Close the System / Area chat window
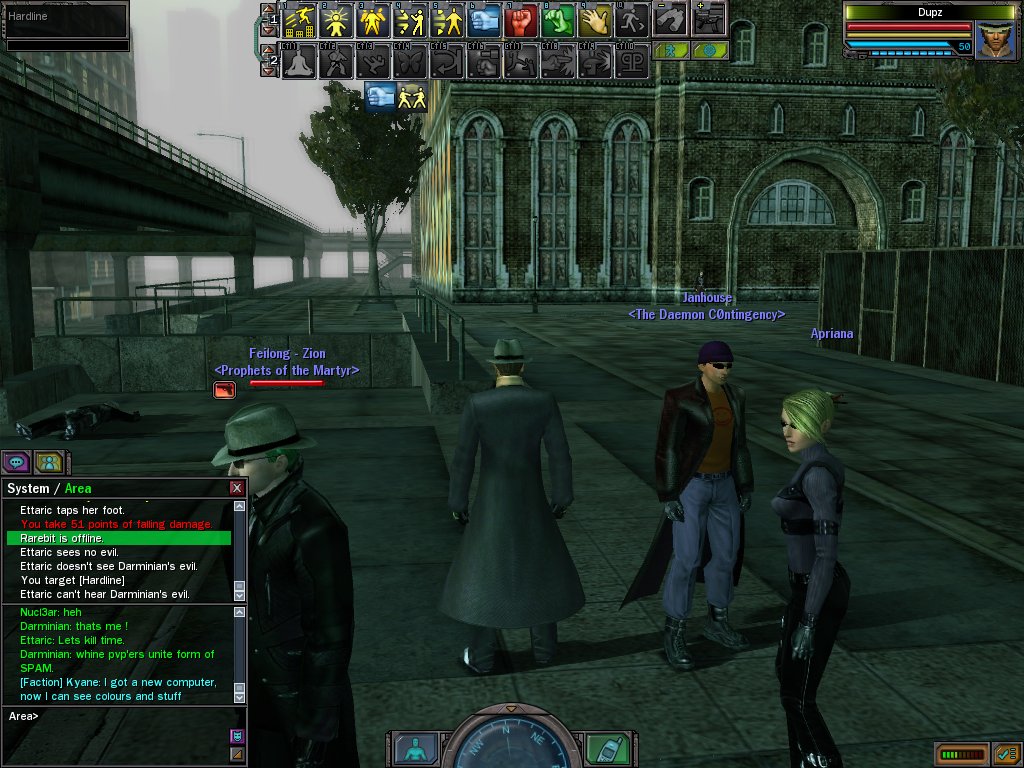The height and width of the screenshot is (768, 1024). click(237, 488)
